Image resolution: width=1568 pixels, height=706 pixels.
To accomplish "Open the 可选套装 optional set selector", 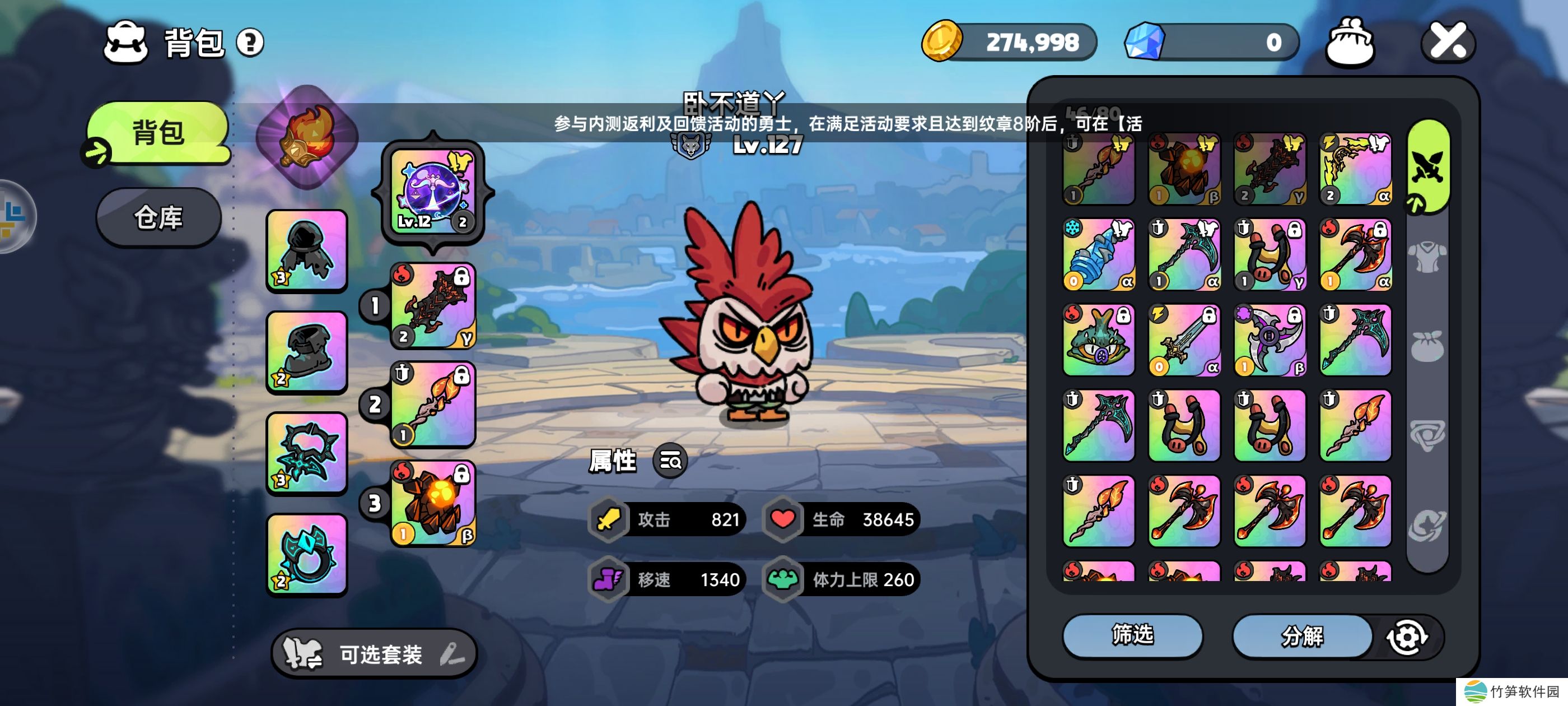I will (374, 654).
